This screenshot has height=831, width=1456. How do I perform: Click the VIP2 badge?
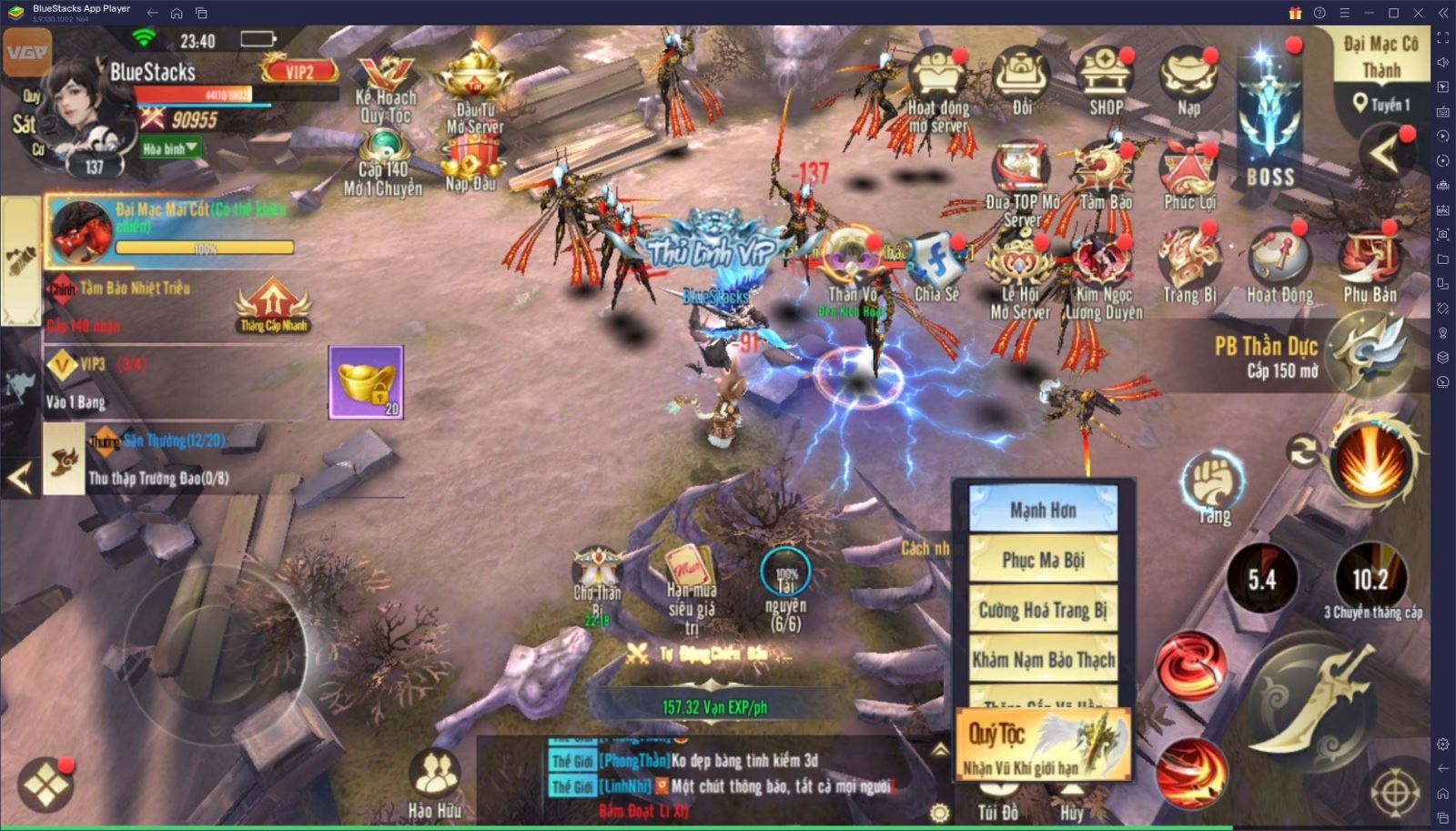pos(299,70)
